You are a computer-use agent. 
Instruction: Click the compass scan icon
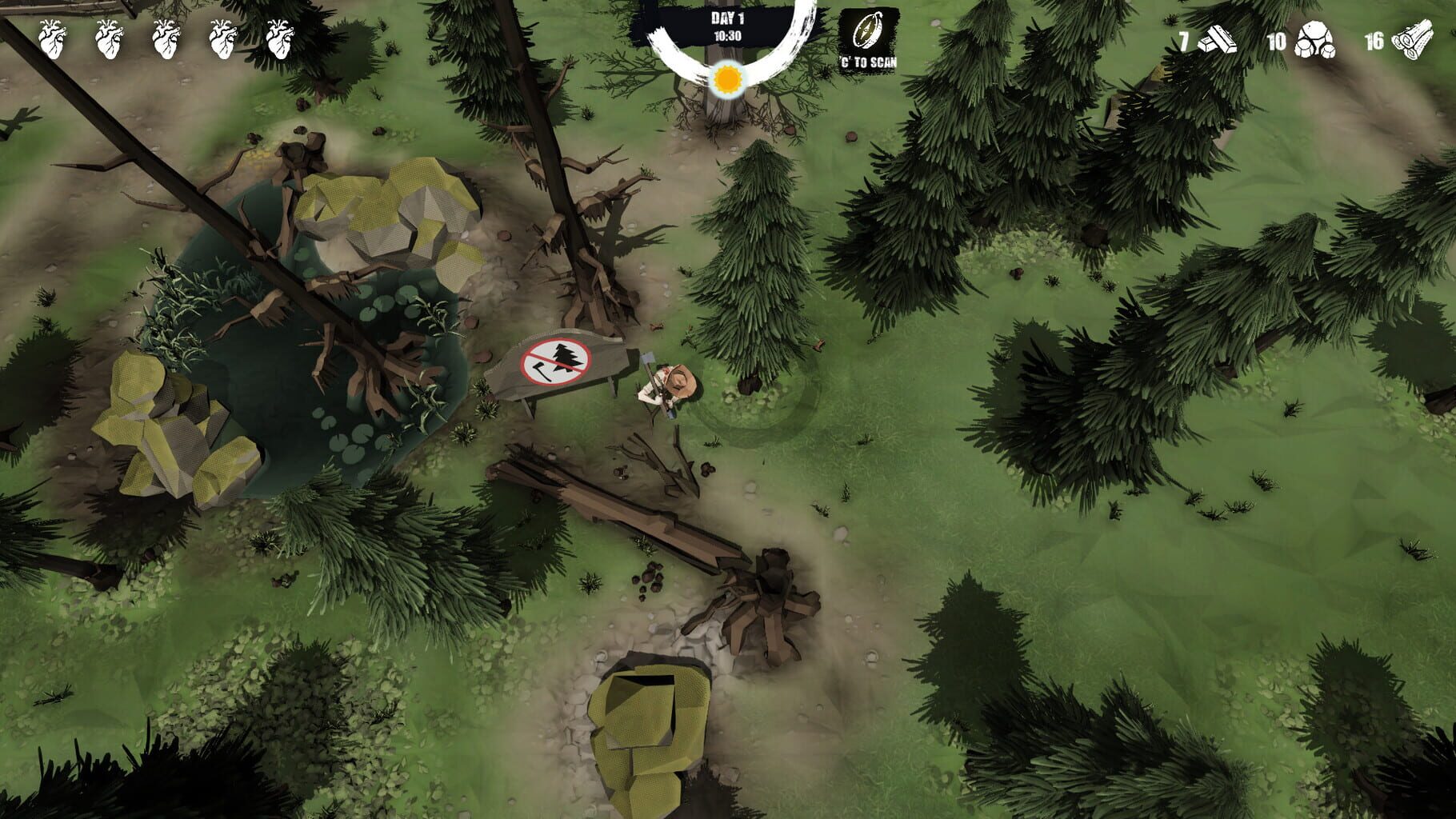868,30
